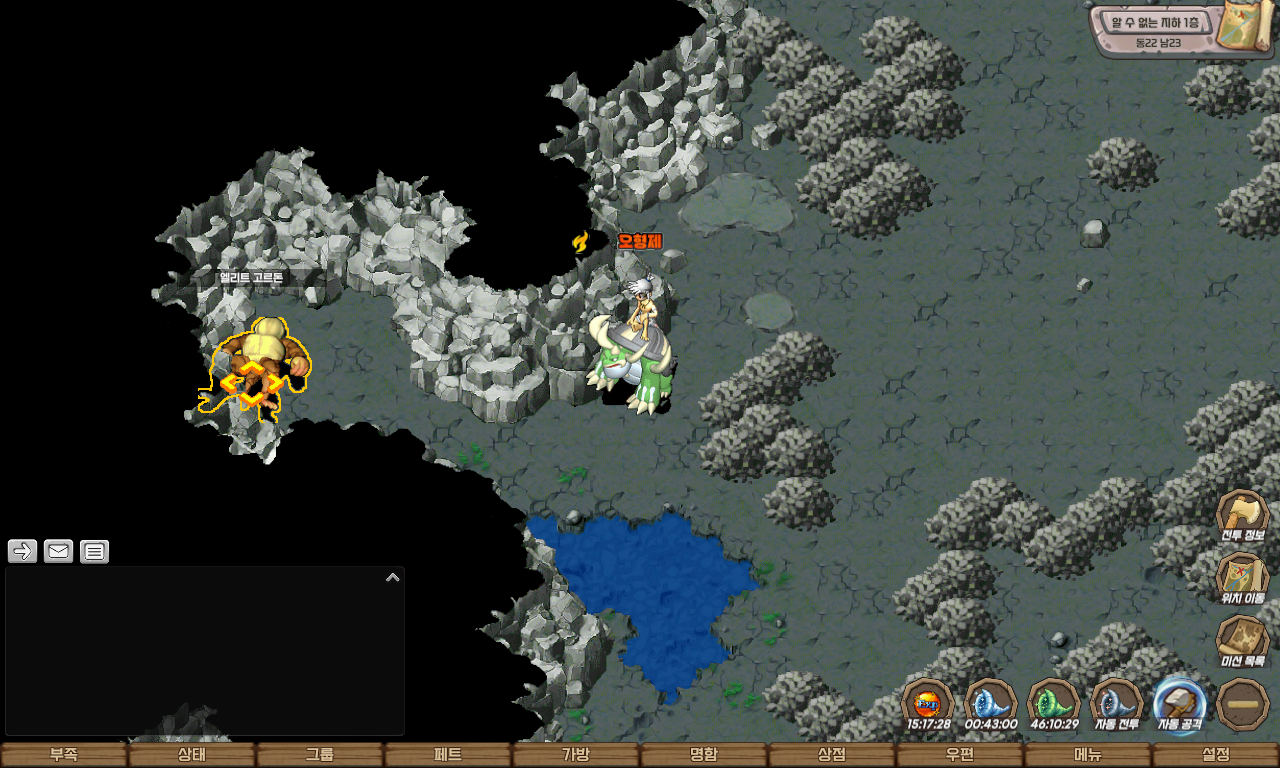
Task: Collapse the icon tray with the minus button
Action: point(1243,703)
